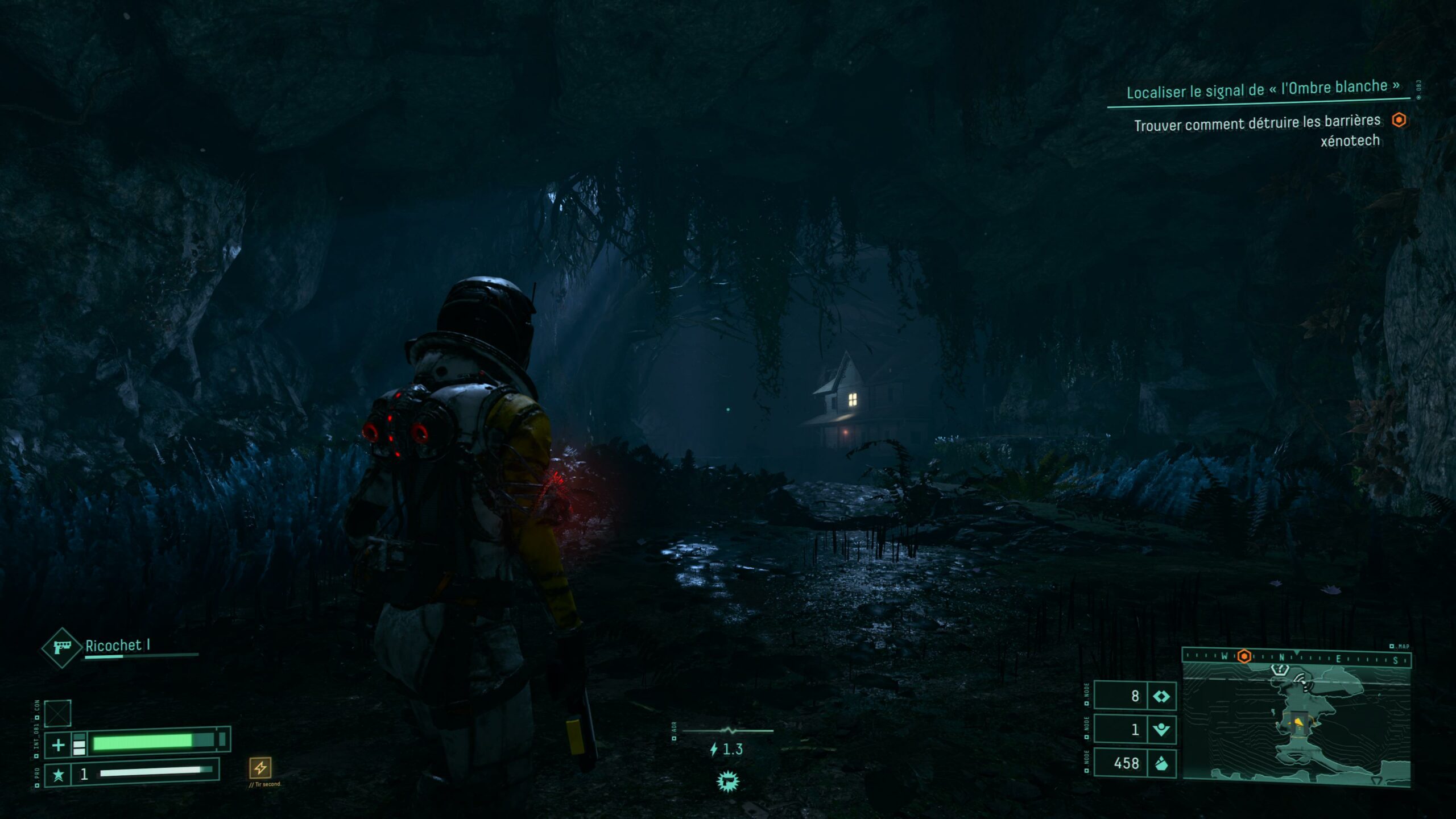Click the health plus icon
The image size is (1456, 819).
58,745
